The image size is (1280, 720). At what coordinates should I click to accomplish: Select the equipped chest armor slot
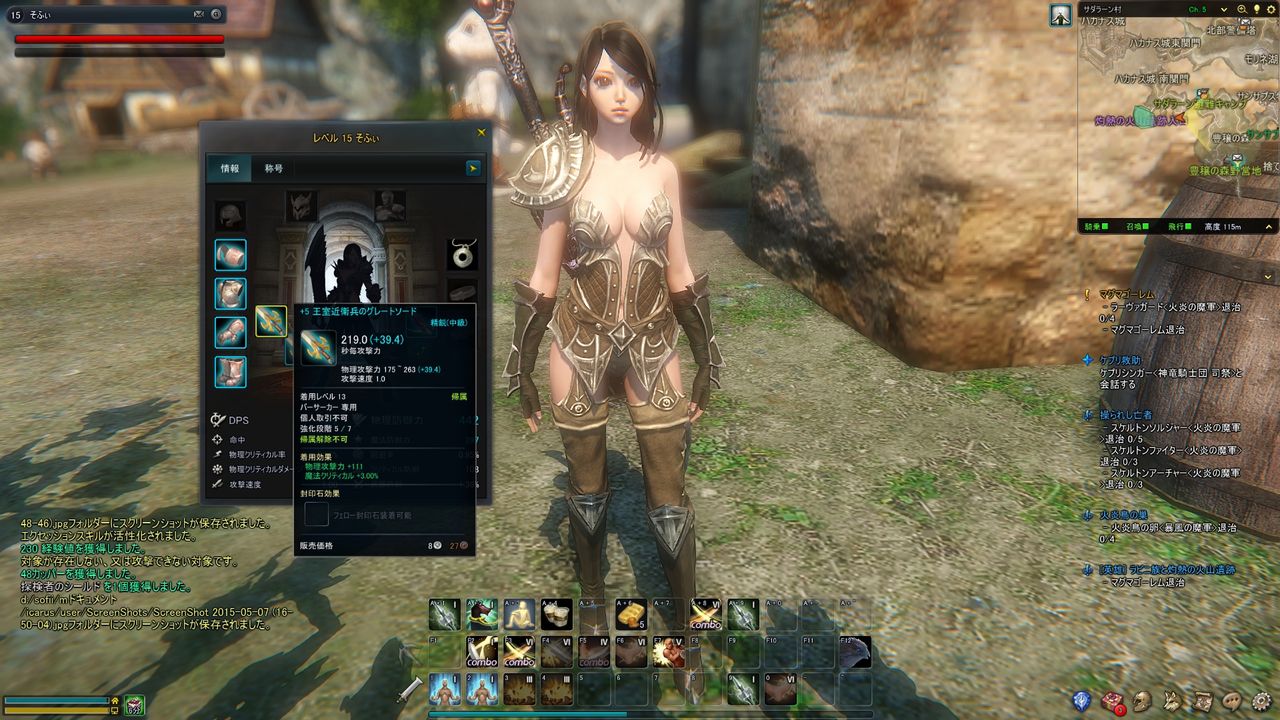click(x=230, y=293)
